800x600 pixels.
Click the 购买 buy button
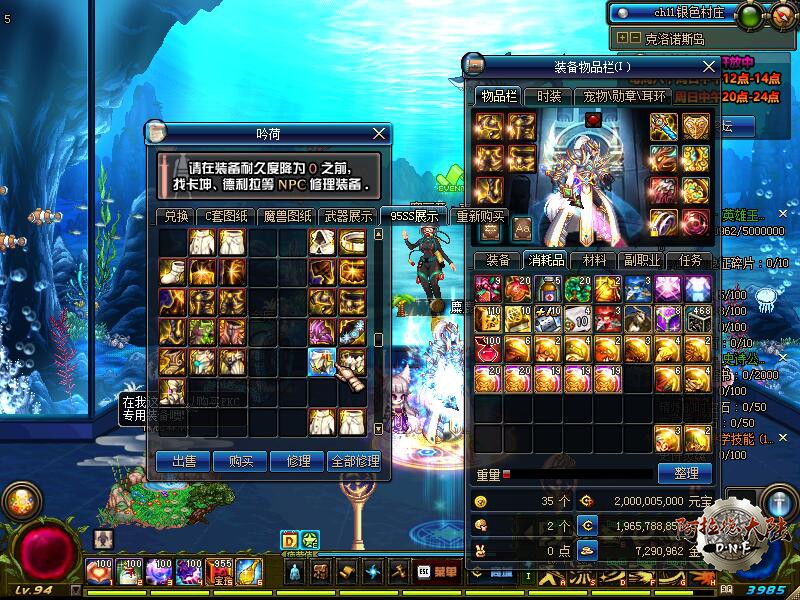(x=241, y=461)
